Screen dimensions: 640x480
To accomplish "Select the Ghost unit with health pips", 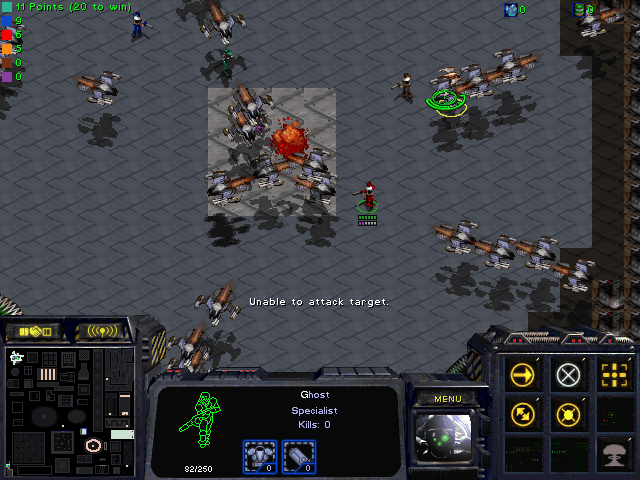I will pyautogui.click(x=369, y=195).
